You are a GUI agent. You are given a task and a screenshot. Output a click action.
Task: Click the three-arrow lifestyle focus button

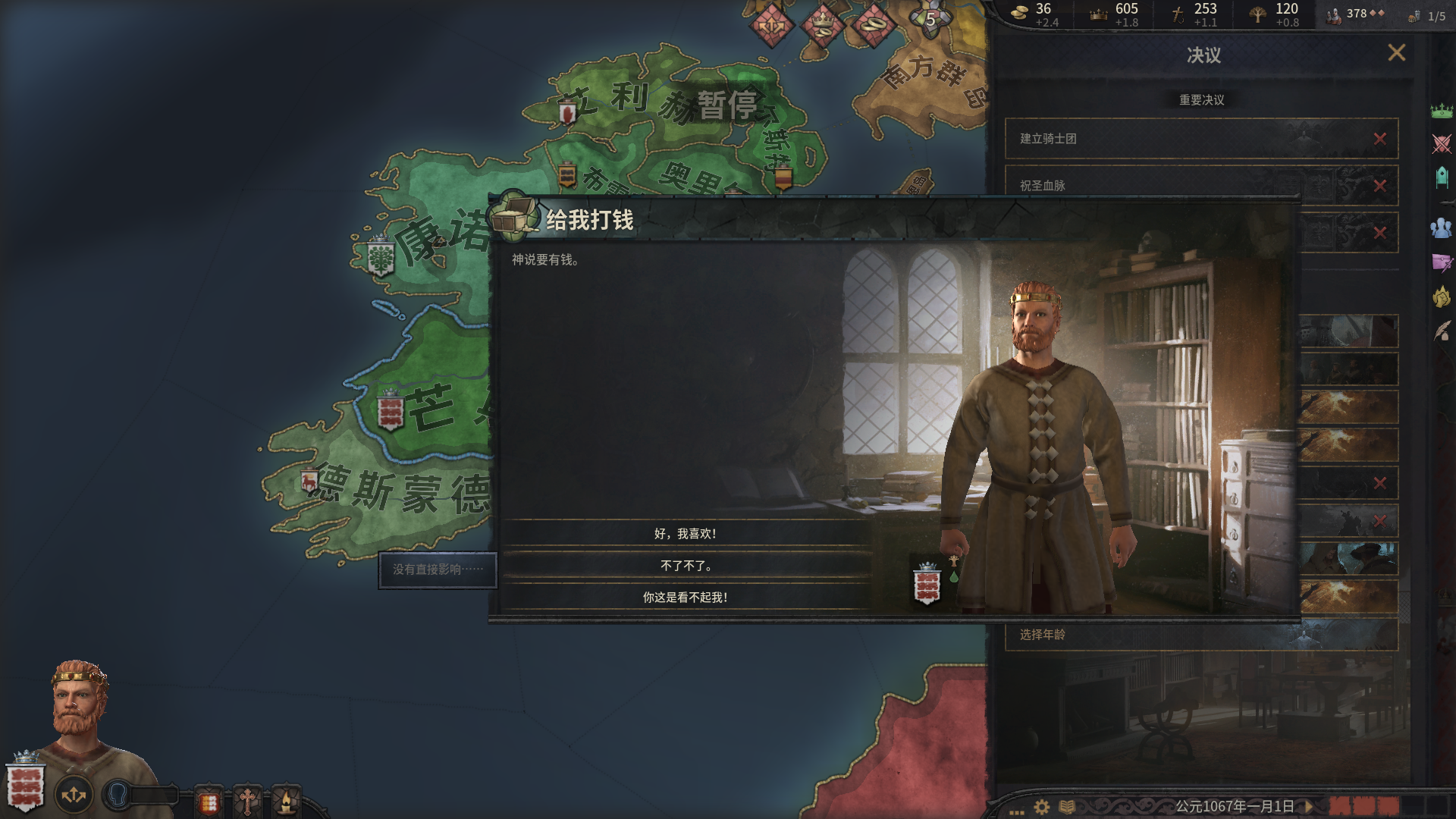click(74, 795)
